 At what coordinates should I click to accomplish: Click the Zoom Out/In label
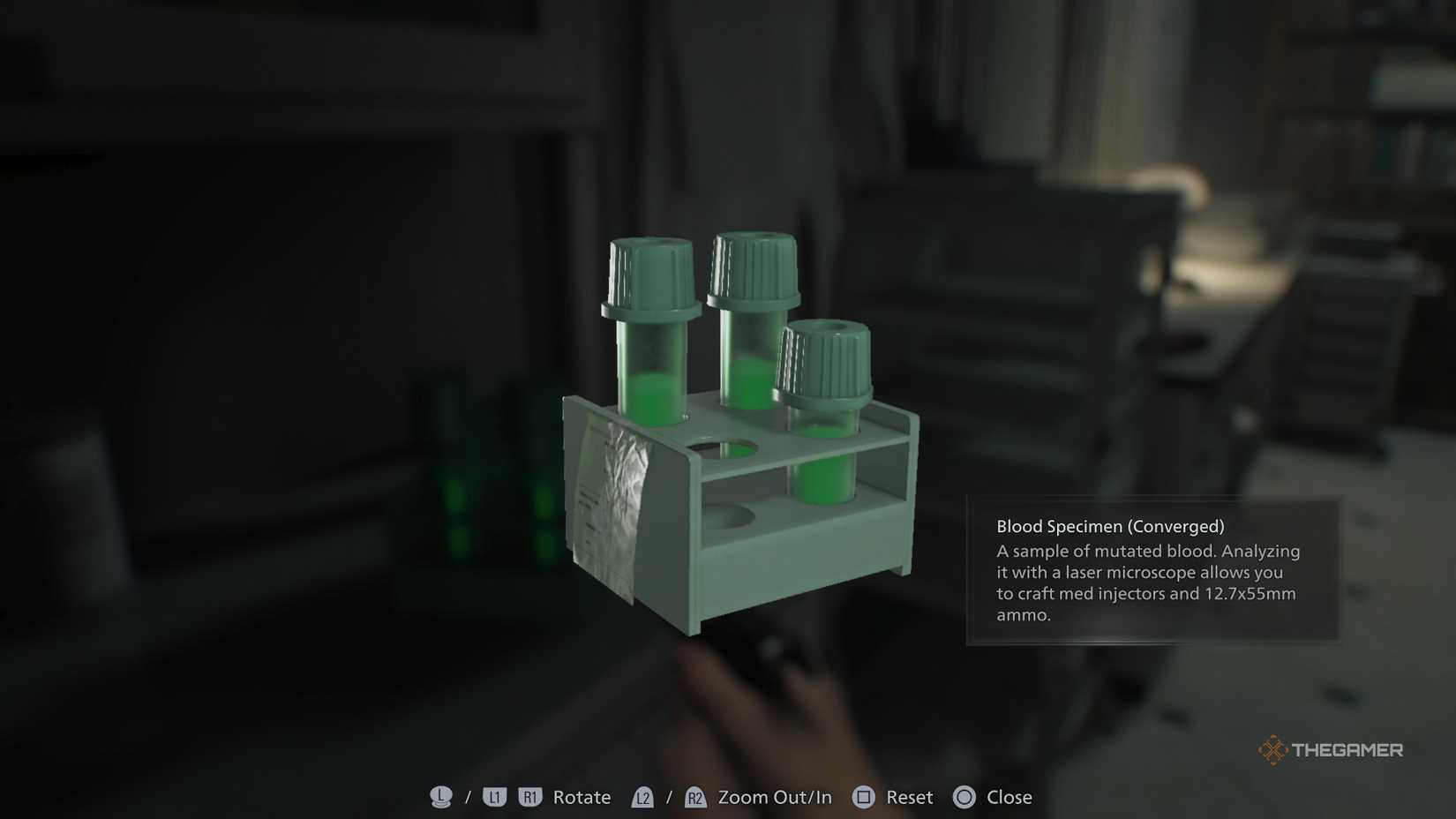point(773,797)
